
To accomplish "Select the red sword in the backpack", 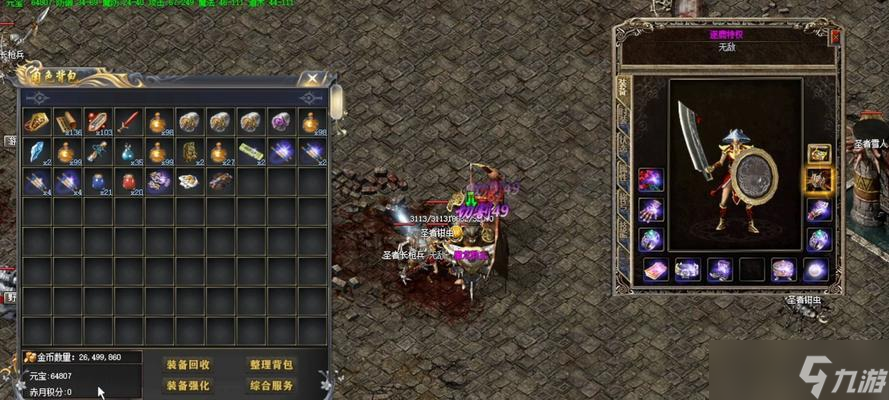I will 129,123.
